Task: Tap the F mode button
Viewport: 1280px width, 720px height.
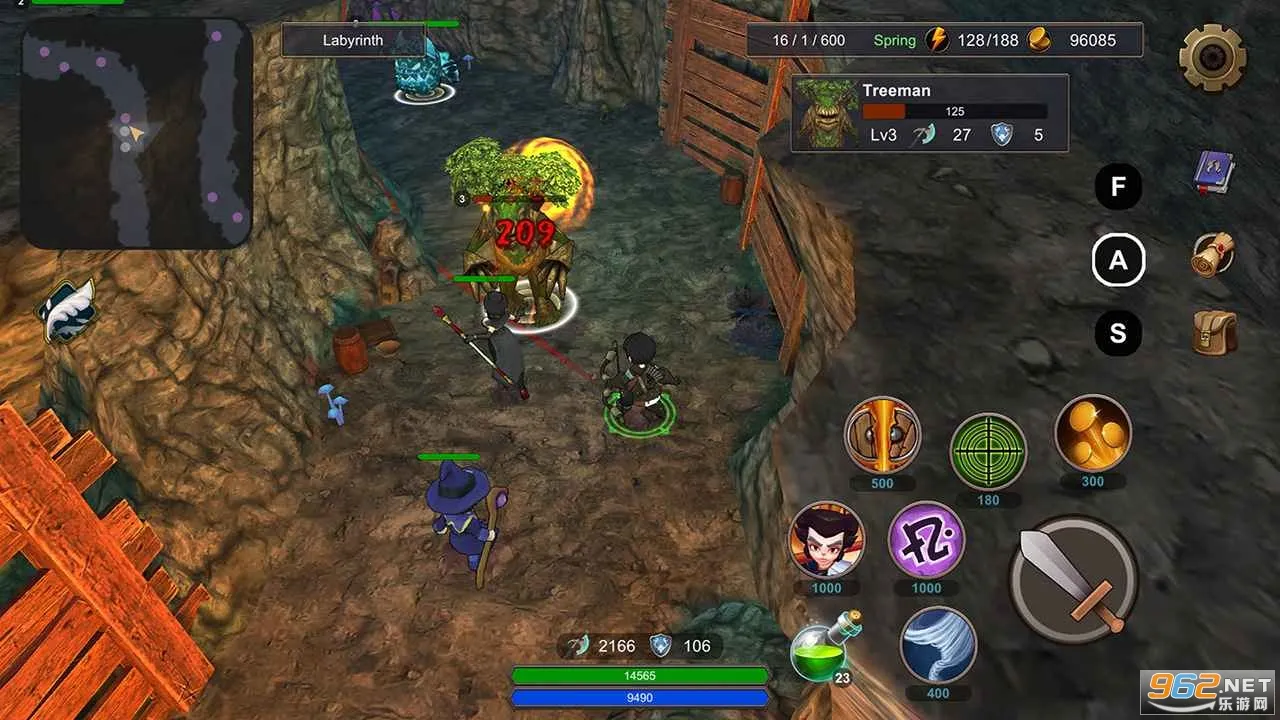Action: (1118, 187)
